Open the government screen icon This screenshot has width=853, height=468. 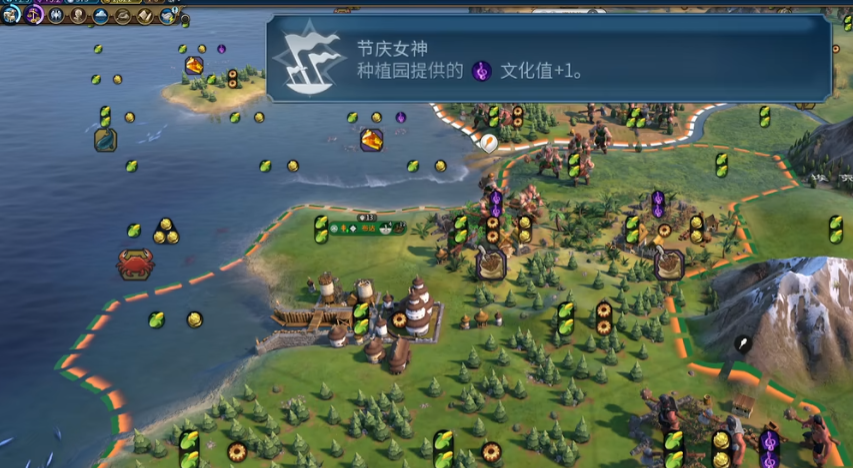coord(57,15)
